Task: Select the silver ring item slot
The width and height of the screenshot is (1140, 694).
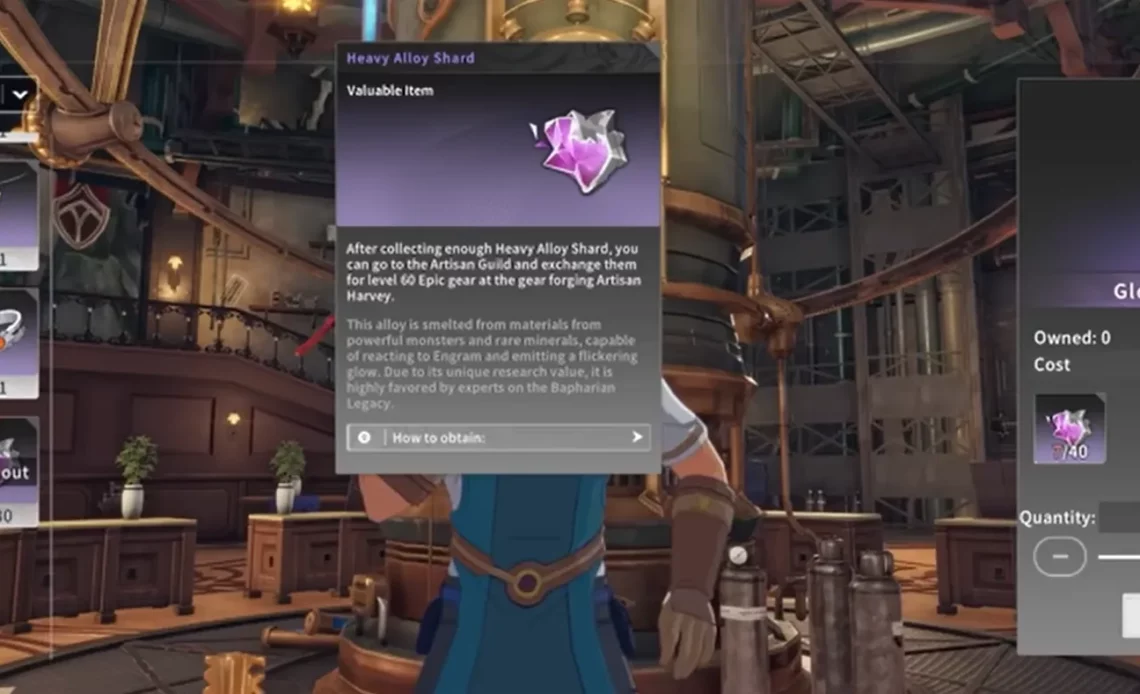Action: (18, 342)
